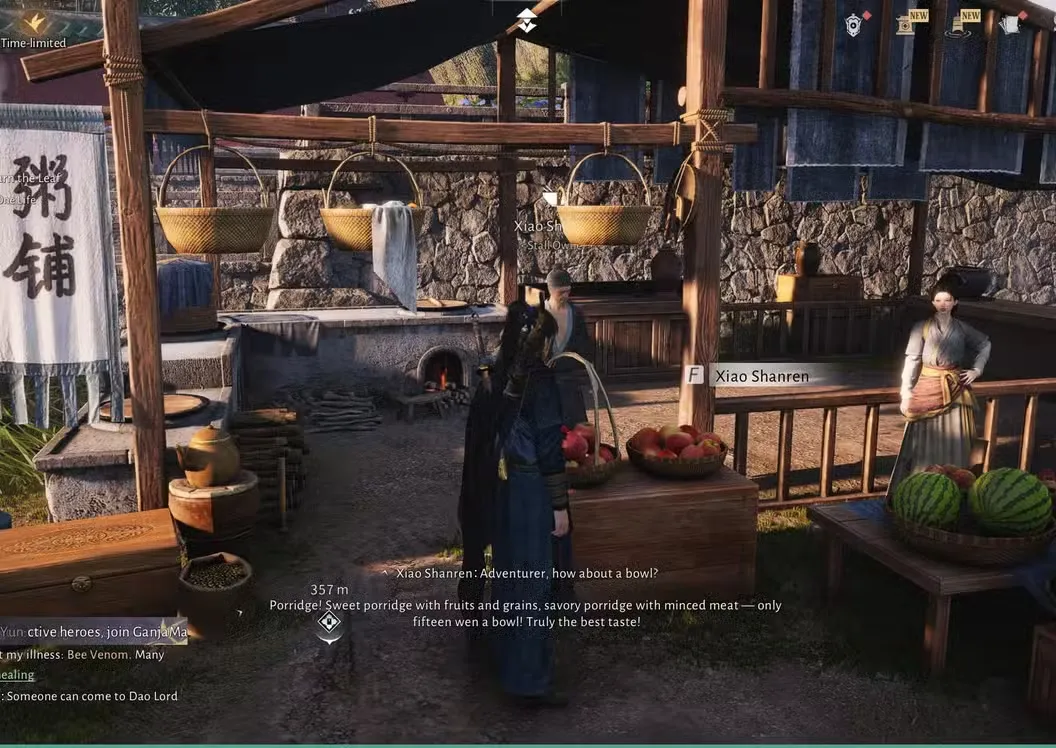The width and height of the screenshot is (1056, 748).
Task: Click the shield badge icon with red dot
Action: [x=853, y=25]
